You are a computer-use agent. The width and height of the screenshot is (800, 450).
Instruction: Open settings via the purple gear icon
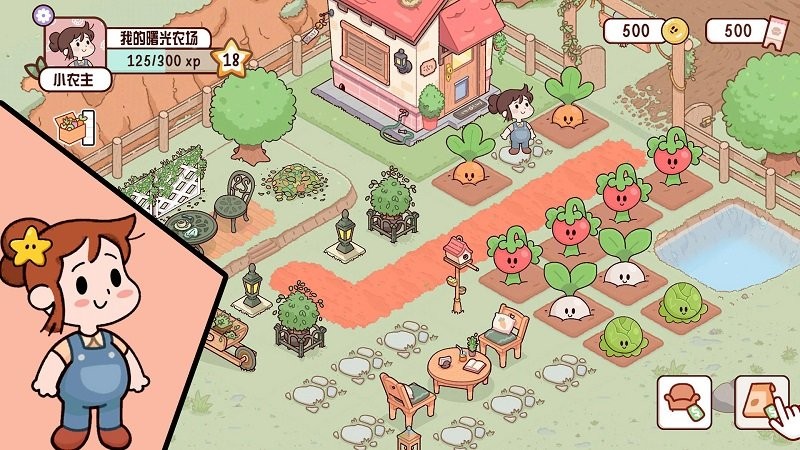[x=42, y=14]
